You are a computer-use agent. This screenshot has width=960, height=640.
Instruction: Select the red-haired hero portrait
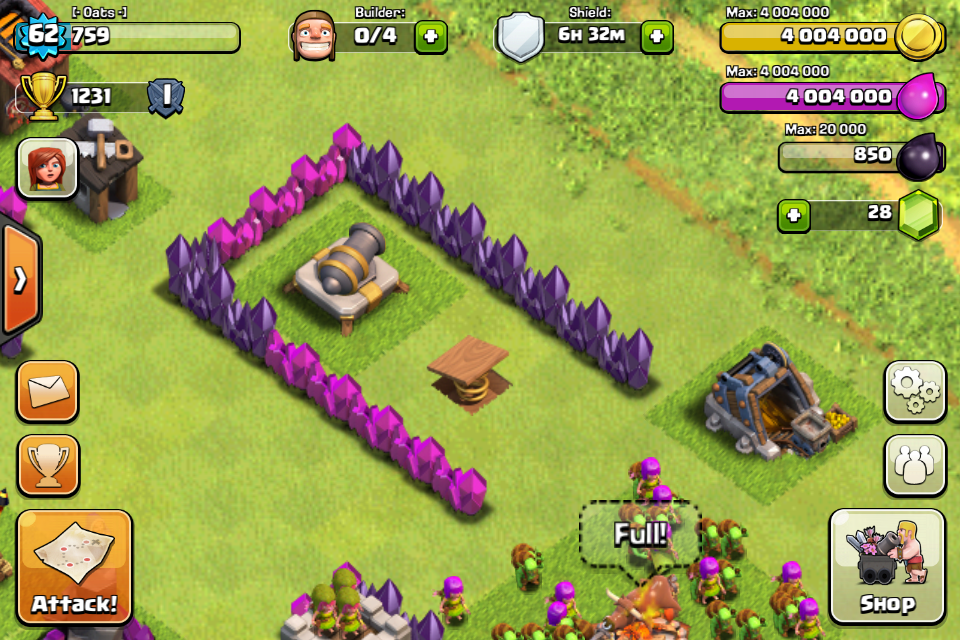pyautogui.click(x=47, y=167)
